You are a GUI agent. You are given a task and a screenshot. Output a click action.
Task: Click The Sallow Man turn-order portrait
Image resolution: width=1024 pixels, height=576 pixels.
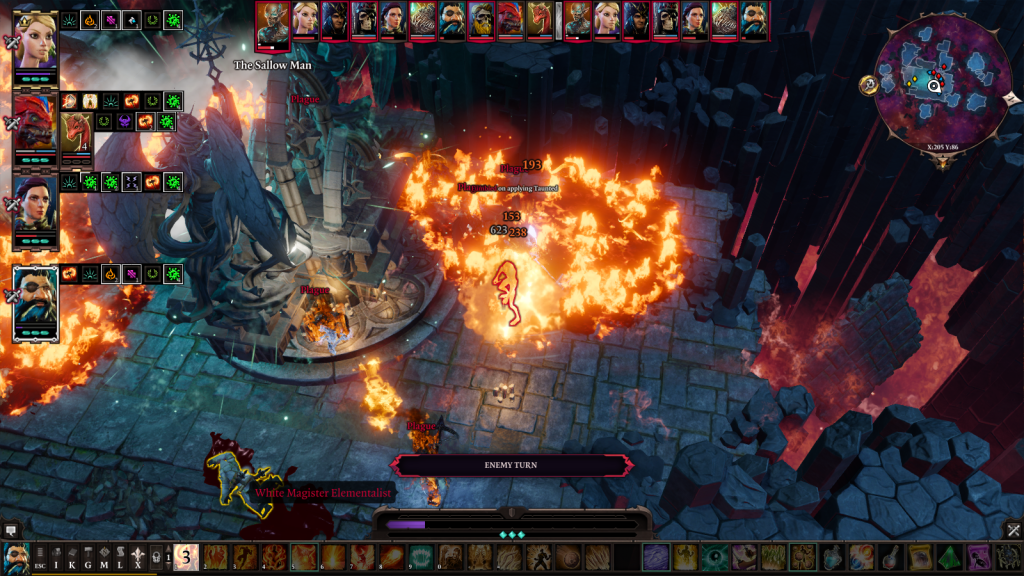click(x=272, y=23)
